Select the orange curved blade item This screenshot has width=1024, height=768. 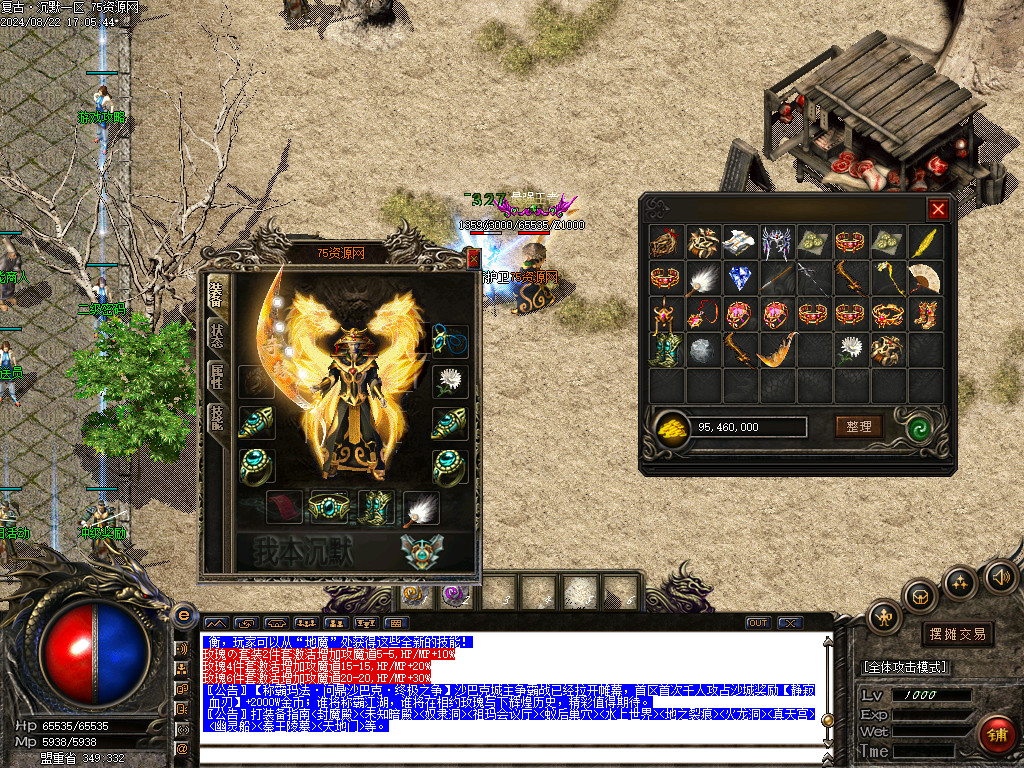(x=776, y=350)
